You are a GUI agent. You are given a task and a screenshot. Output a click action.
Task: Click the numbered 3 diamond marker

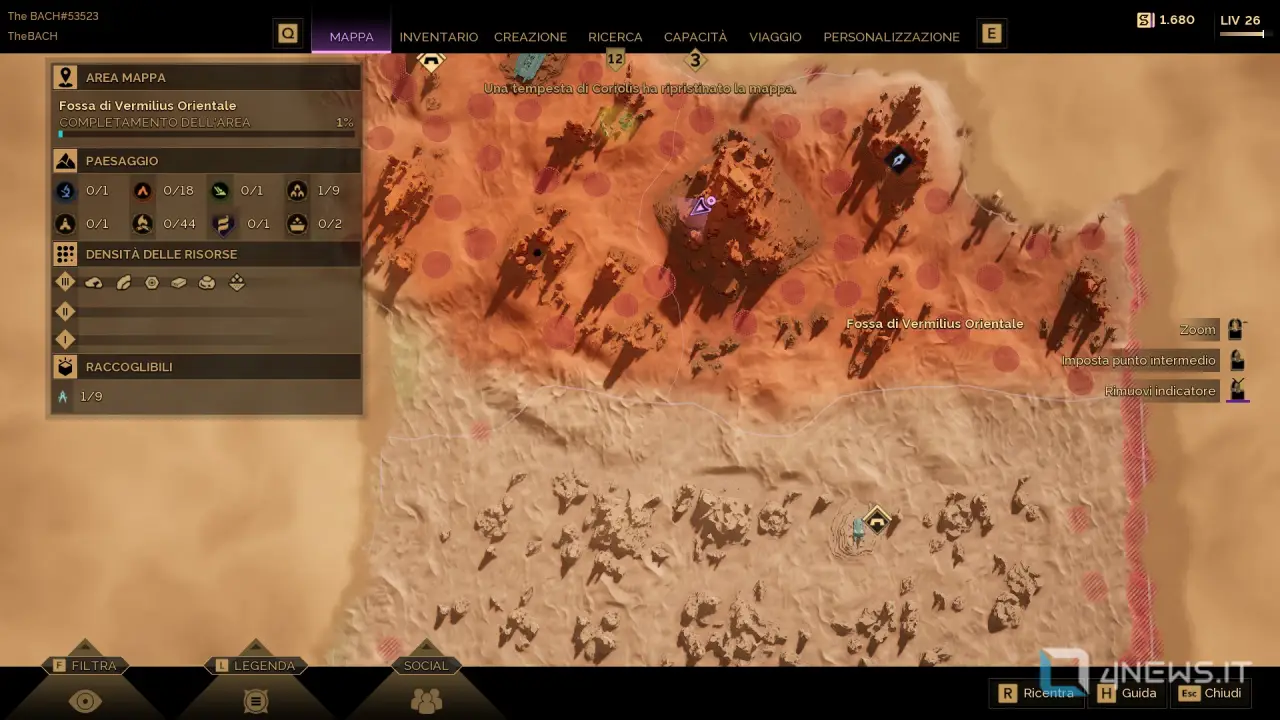696,61
